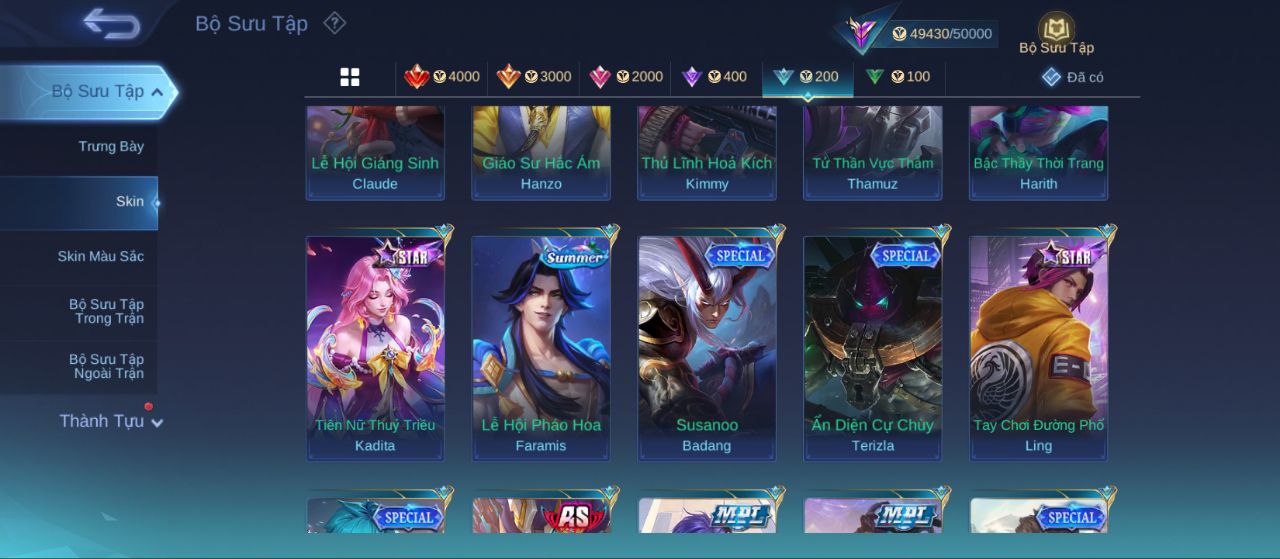This screenshot has width=1280, height=559.
Task: Select the 2000 point tier tab
Action: click(626, 77)
